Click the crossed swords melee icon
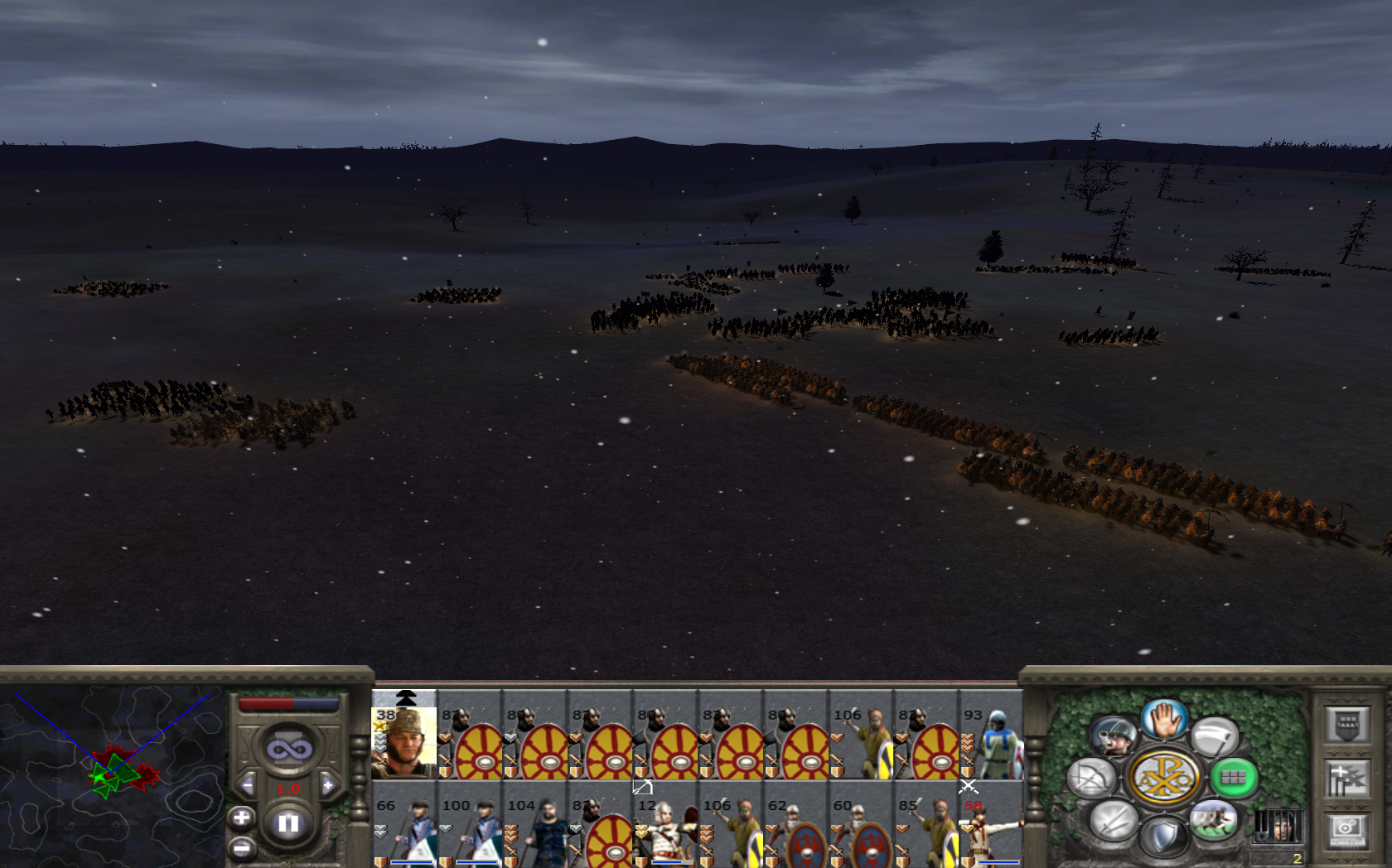Image resolution: width=1392 pixels, height=868 pixels. tap(1113, 822)
